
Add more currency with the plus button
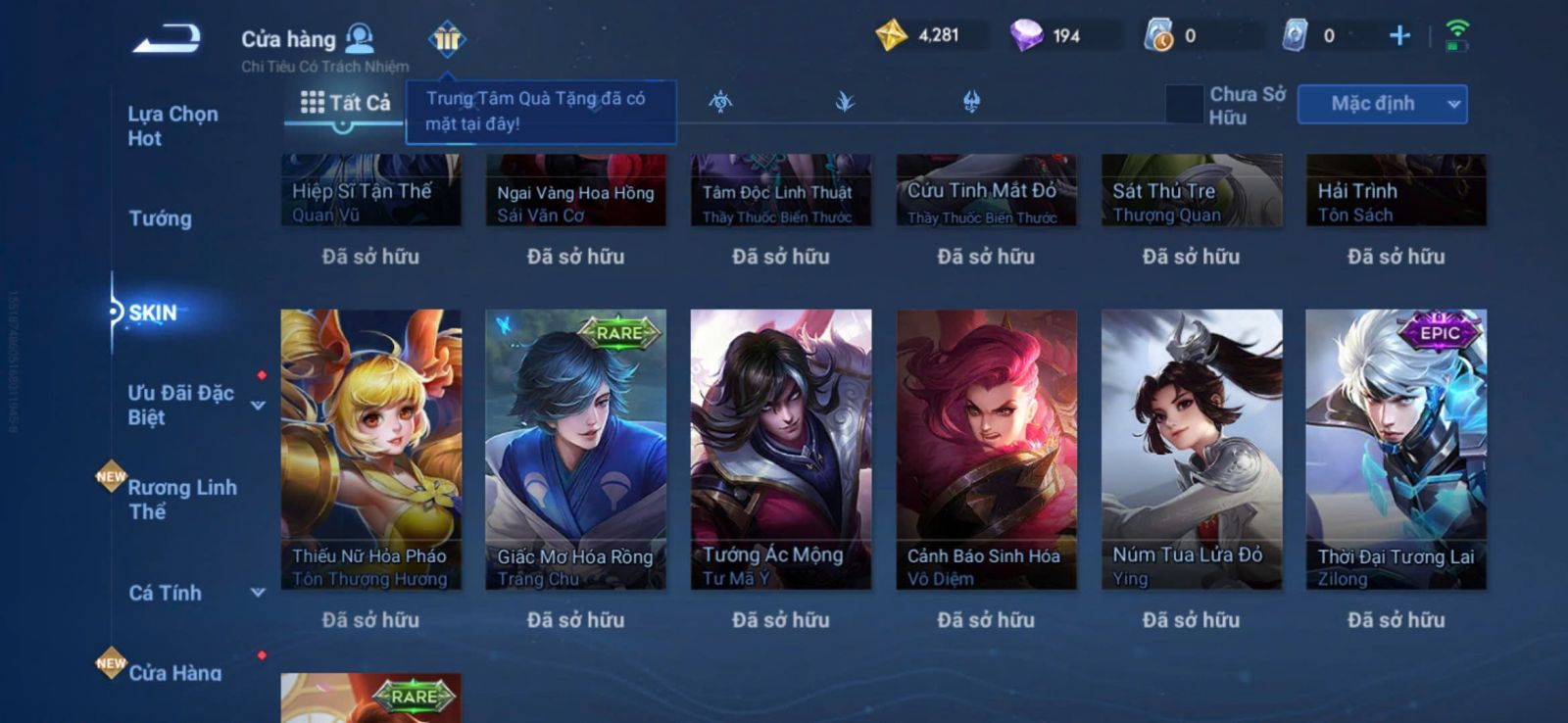[x=1399, y=36]
